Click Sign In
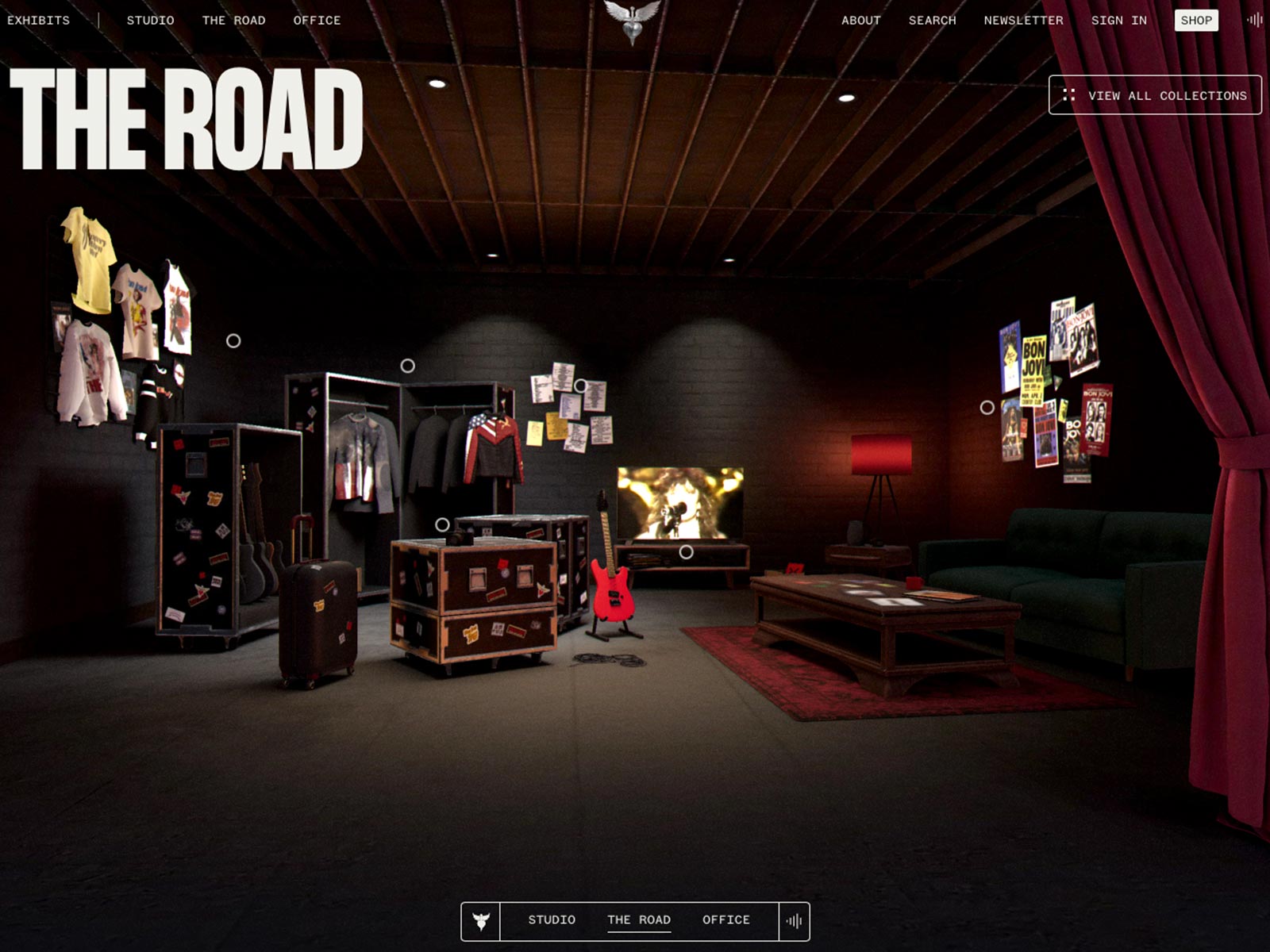This screenshot has width=1270, height=952. click(1118, 21)
